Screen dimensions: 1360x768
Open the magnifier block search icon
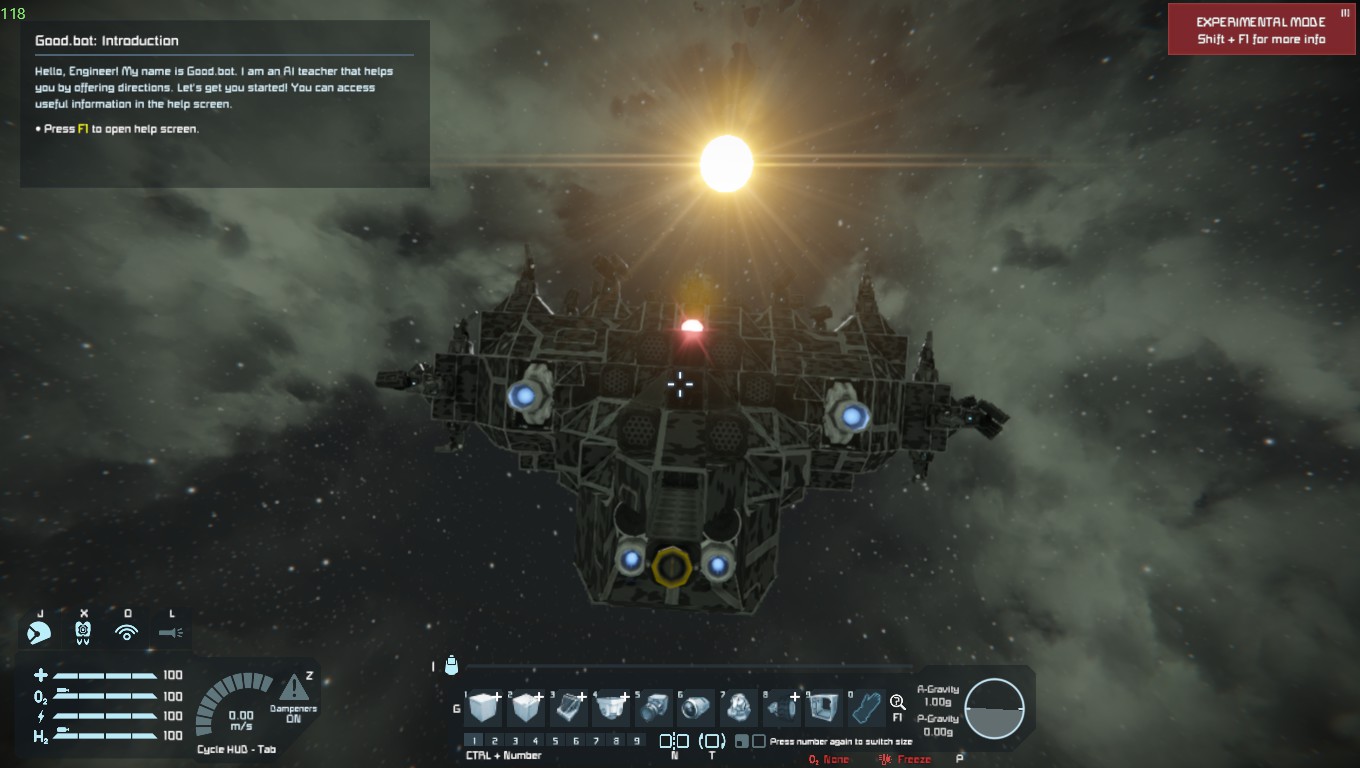(897, 702)
